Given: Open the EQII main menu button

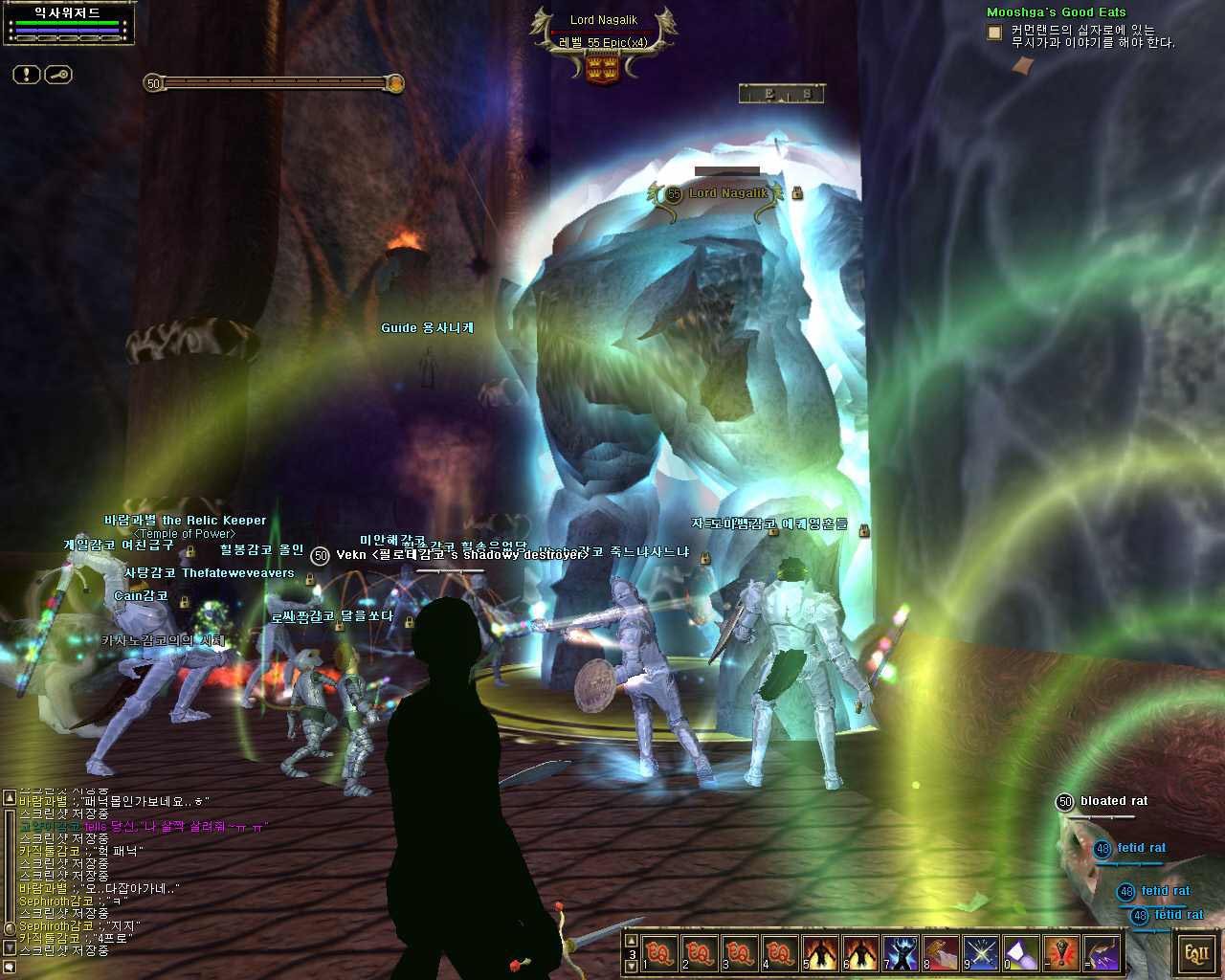Looking at the screenshot, I should [1197, 954].
